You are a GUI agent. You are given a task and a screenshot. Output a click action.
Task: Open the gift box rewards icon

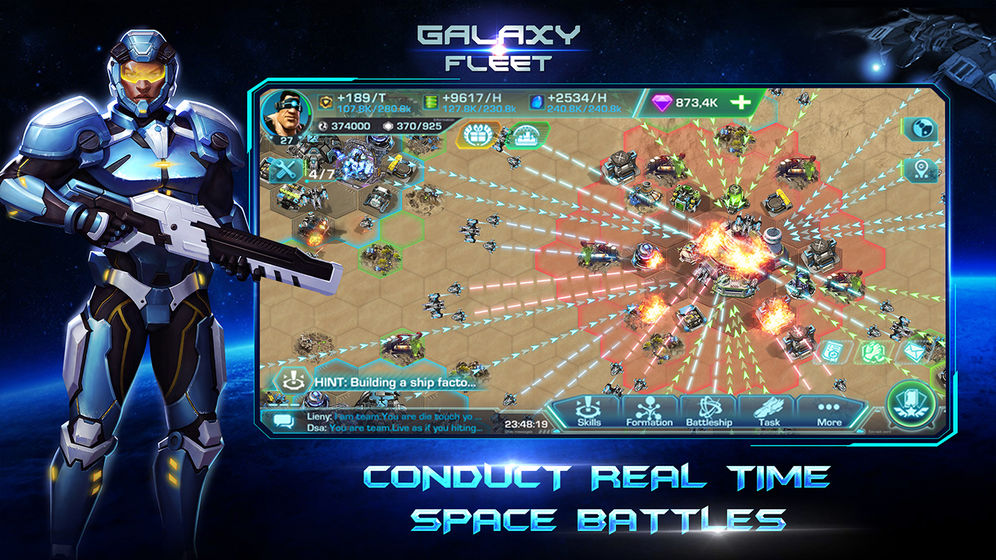click(479, 135)
